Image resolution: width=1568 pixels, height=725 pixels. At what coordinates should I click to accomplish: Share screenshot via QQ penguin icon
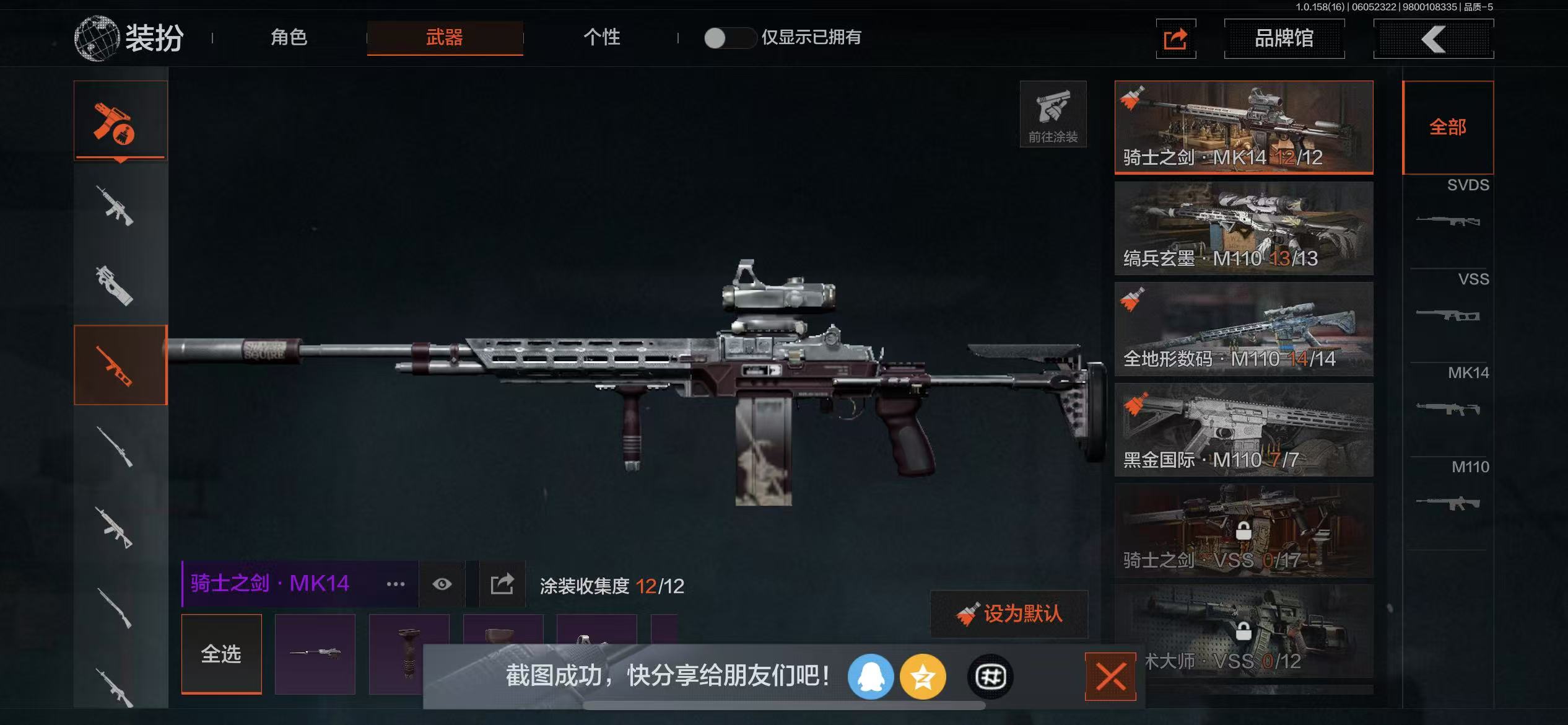coord(870,677)
